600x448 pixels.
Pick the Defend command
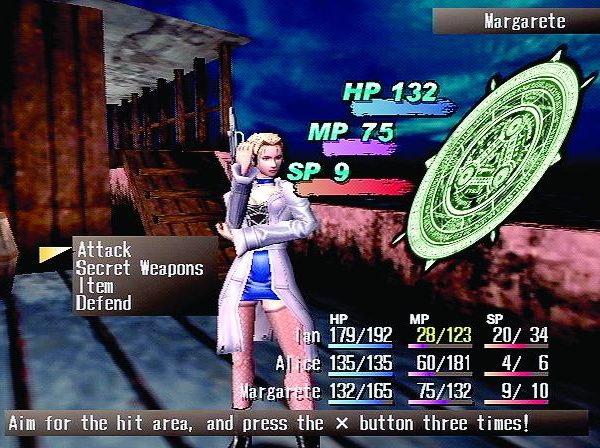pos(103,302)
